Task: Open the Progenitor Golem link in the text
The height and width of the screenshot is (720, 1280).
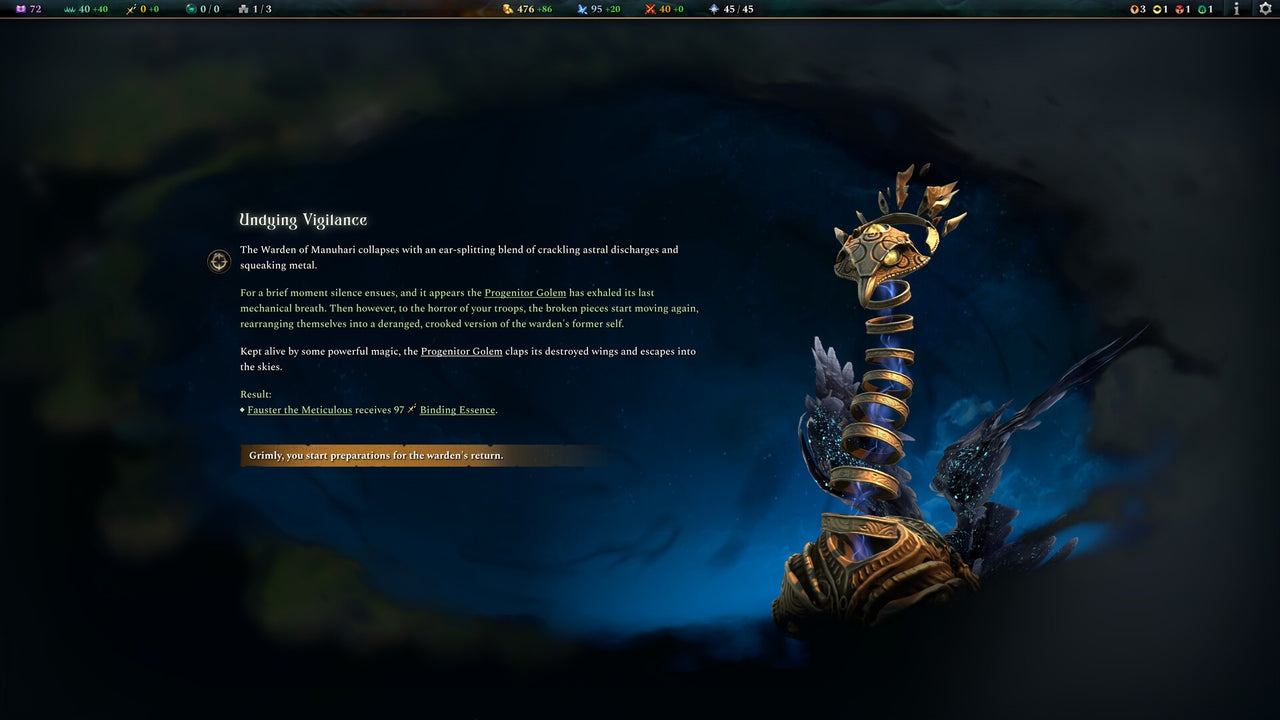Action: (525, 292)
